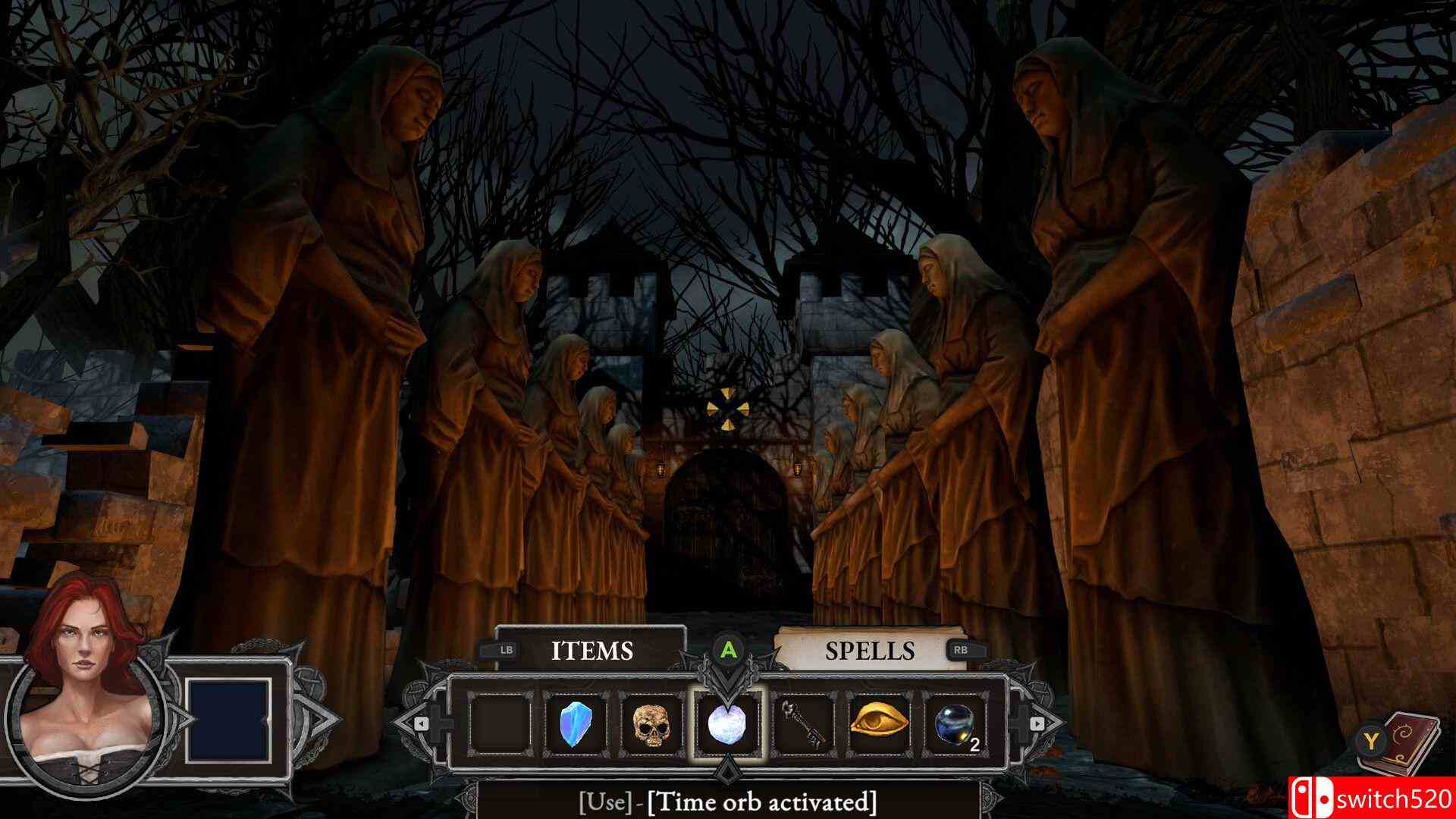This screenshot has width=1456, height=819.
Task: Click the green A button between the tabs
Action: click(x=727, y=650)
